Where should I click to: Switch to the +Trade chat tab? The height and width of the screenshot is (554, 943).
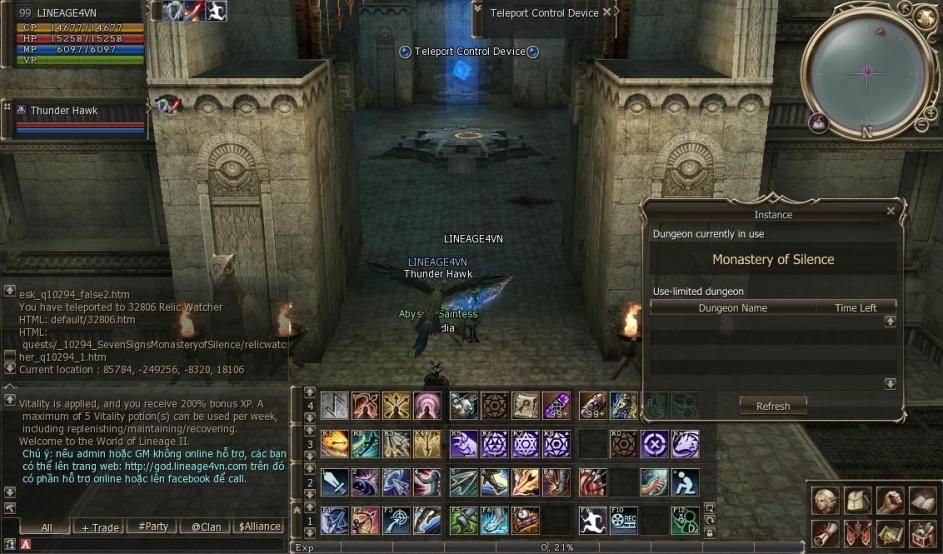point(100,527)
